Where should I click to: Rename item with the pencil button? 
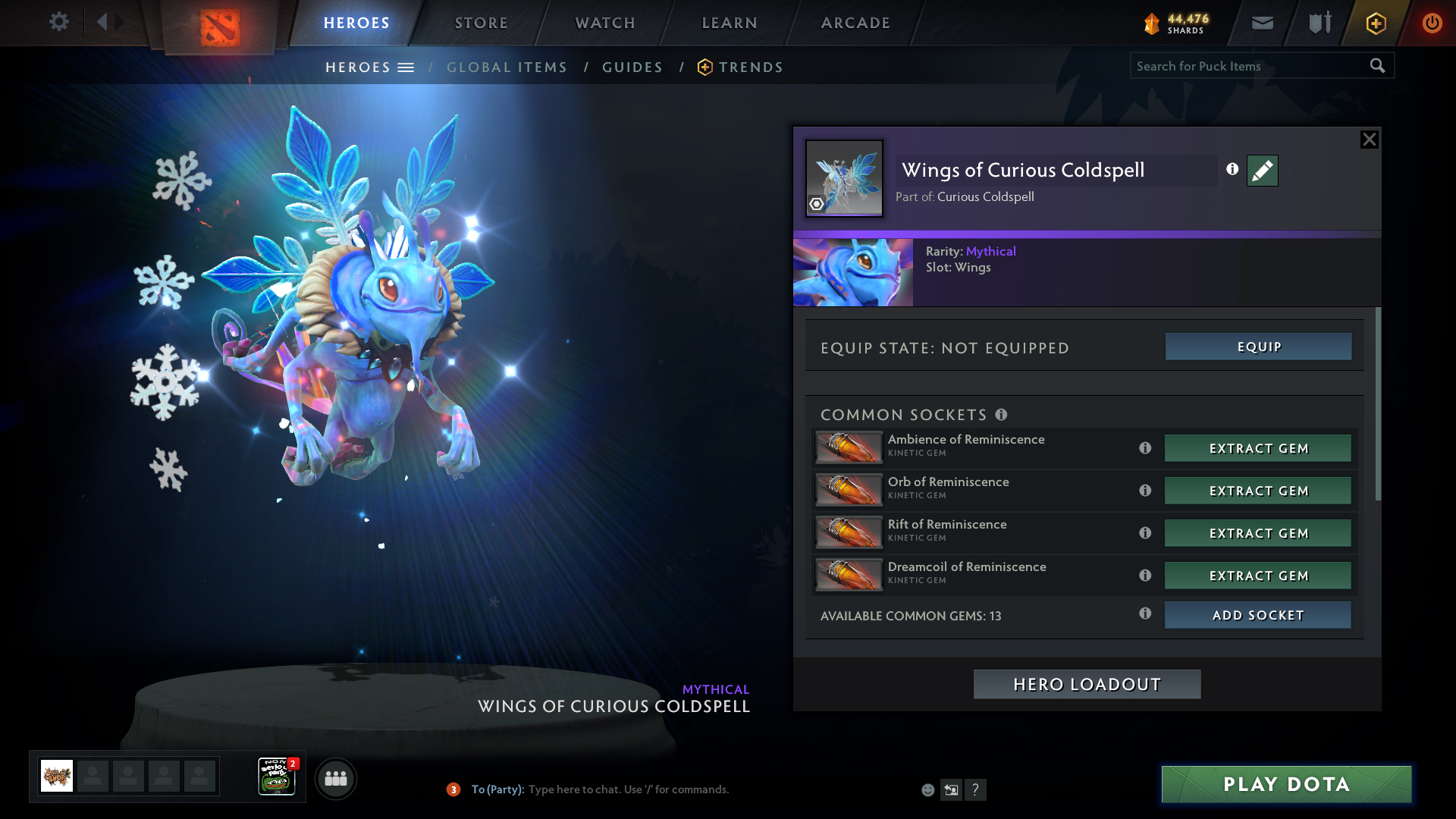tap(1262, 171)
